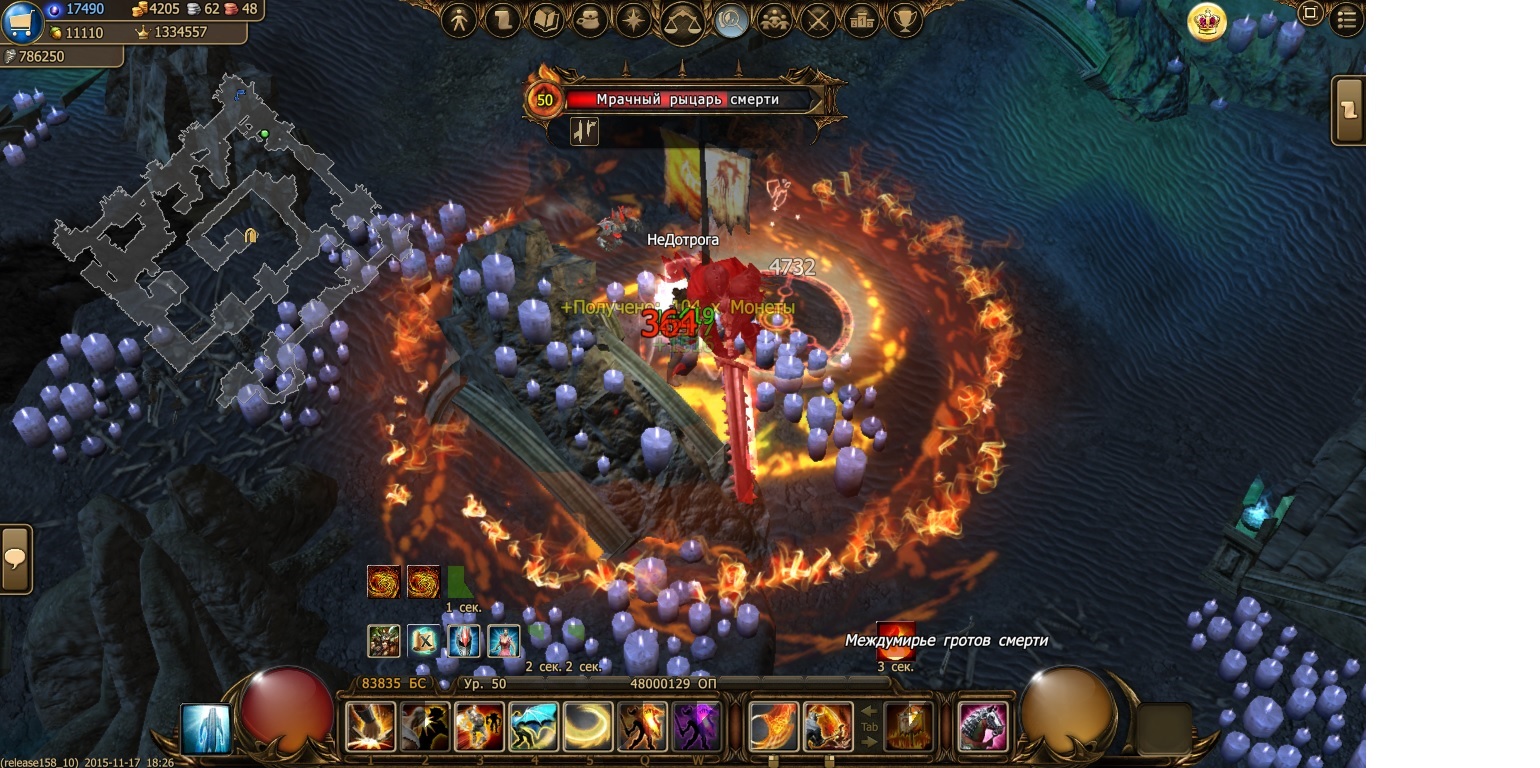The height and width of the screenshot is (768, 1540).
Task: Expand the quest scroll side tab
Action: point(1349,110)
